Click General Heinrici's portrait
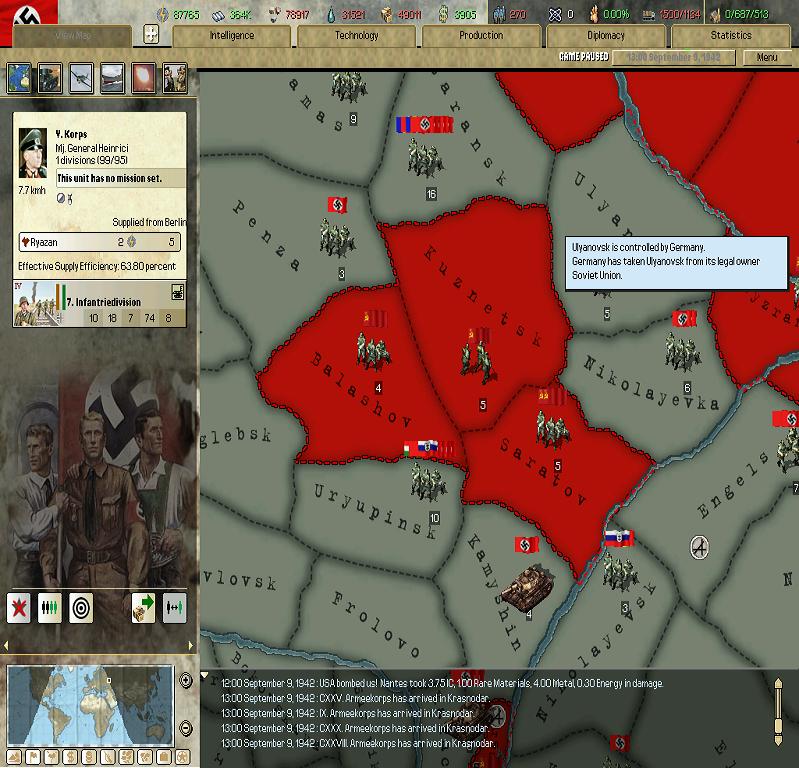 pyautogui.click(x=34, y=152)
